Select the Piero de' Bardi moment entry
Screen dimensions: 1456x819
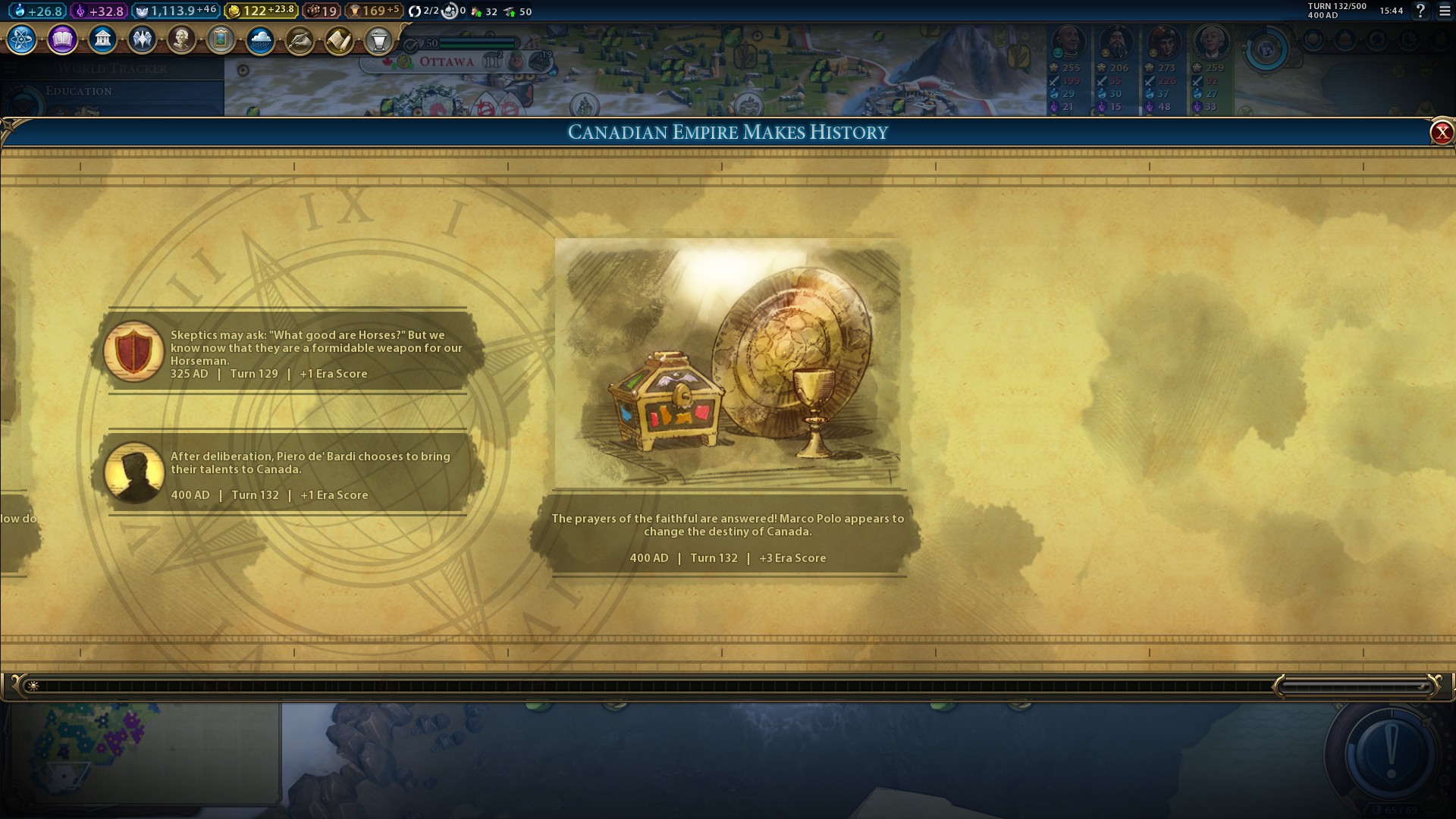288,474
